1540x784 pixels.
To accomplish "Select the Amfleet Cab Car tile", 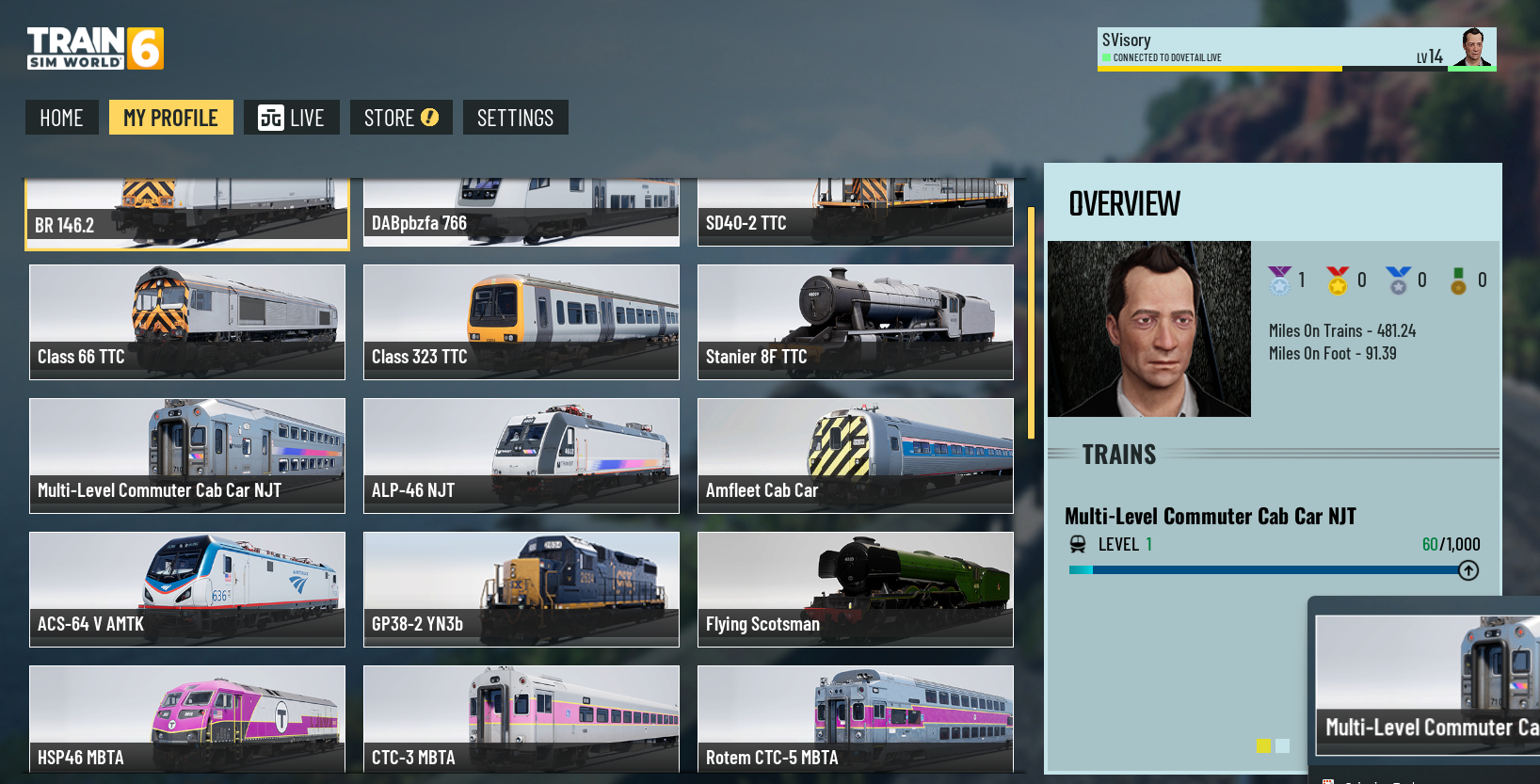I will click(x=855, y=456).
